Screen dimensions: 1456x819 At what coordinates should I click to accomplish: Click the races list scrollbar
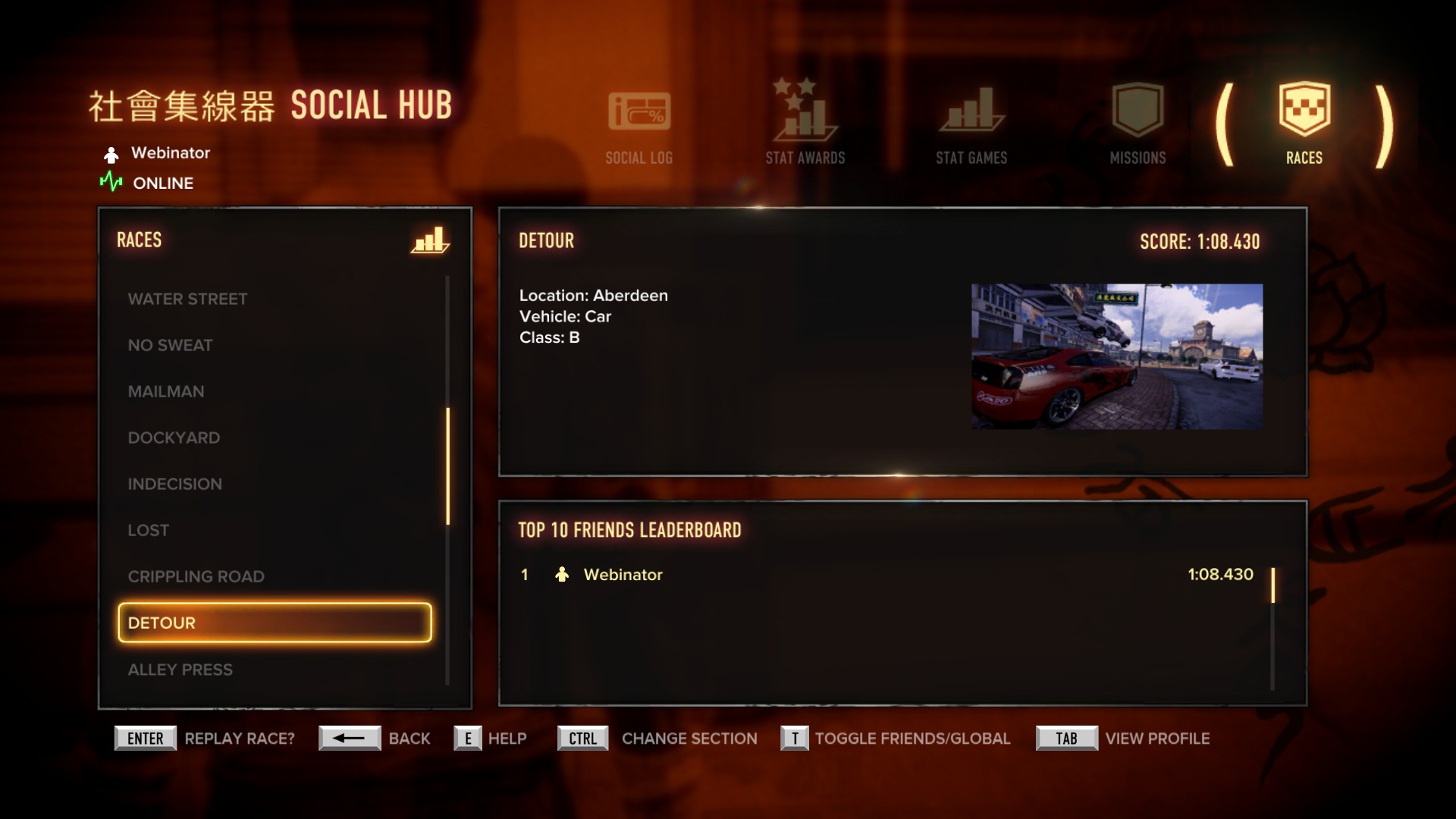tap(447, 466)
